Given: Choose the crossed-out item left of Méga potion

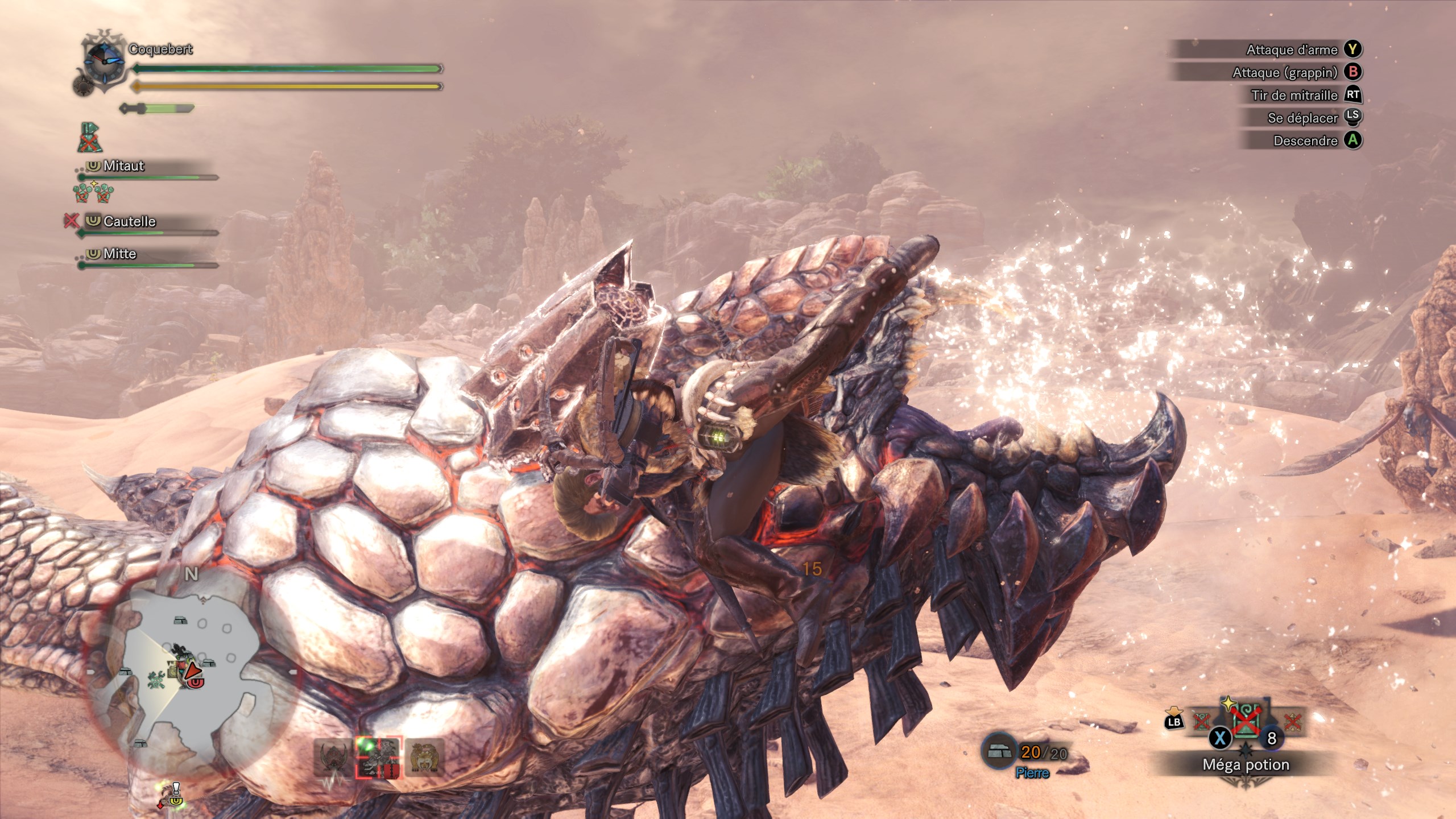Looking at the screenshot, I should (x=1201, y=722).
